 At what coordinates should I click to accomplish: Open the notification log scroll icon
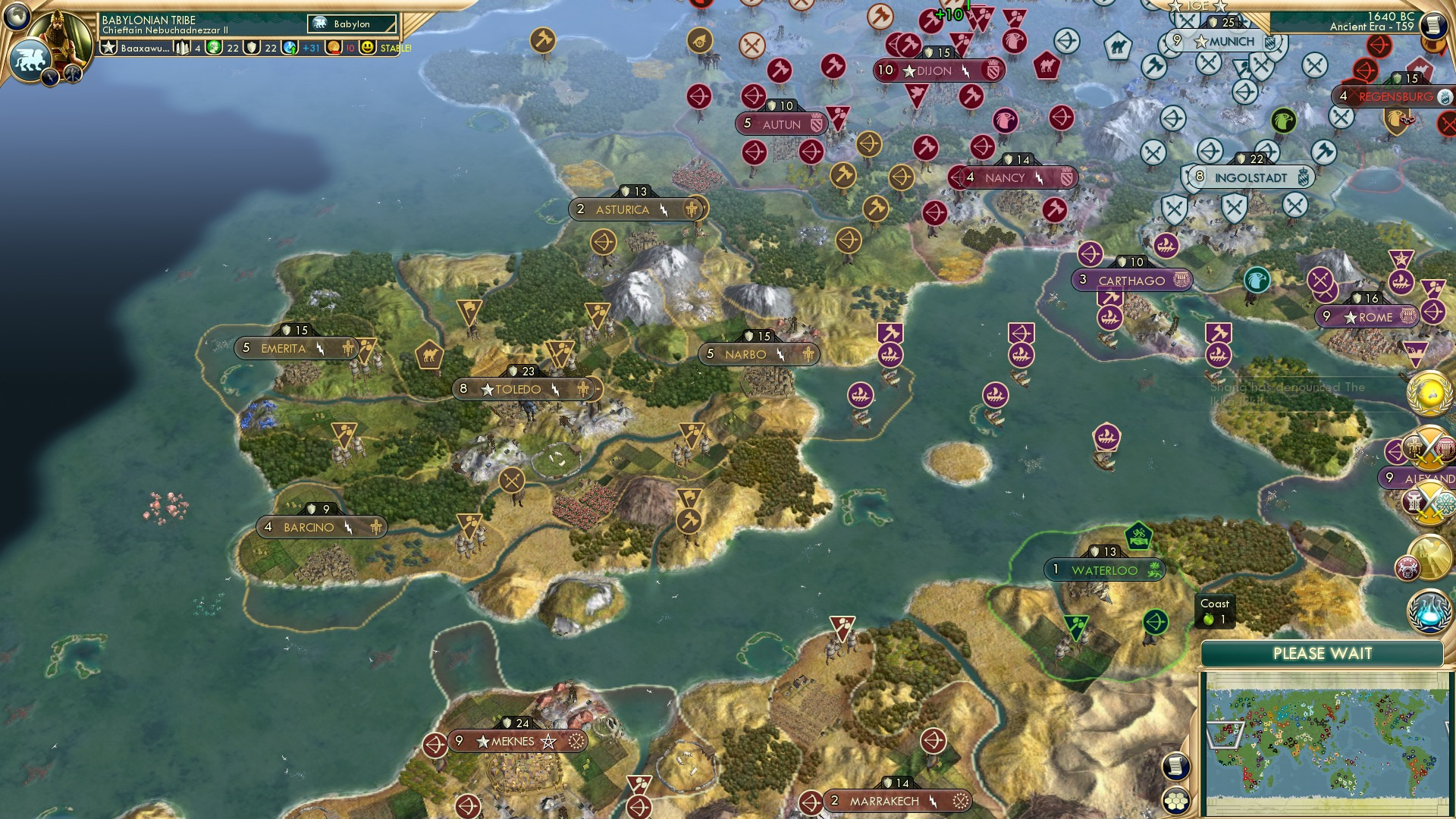(x=1176, y=767)
